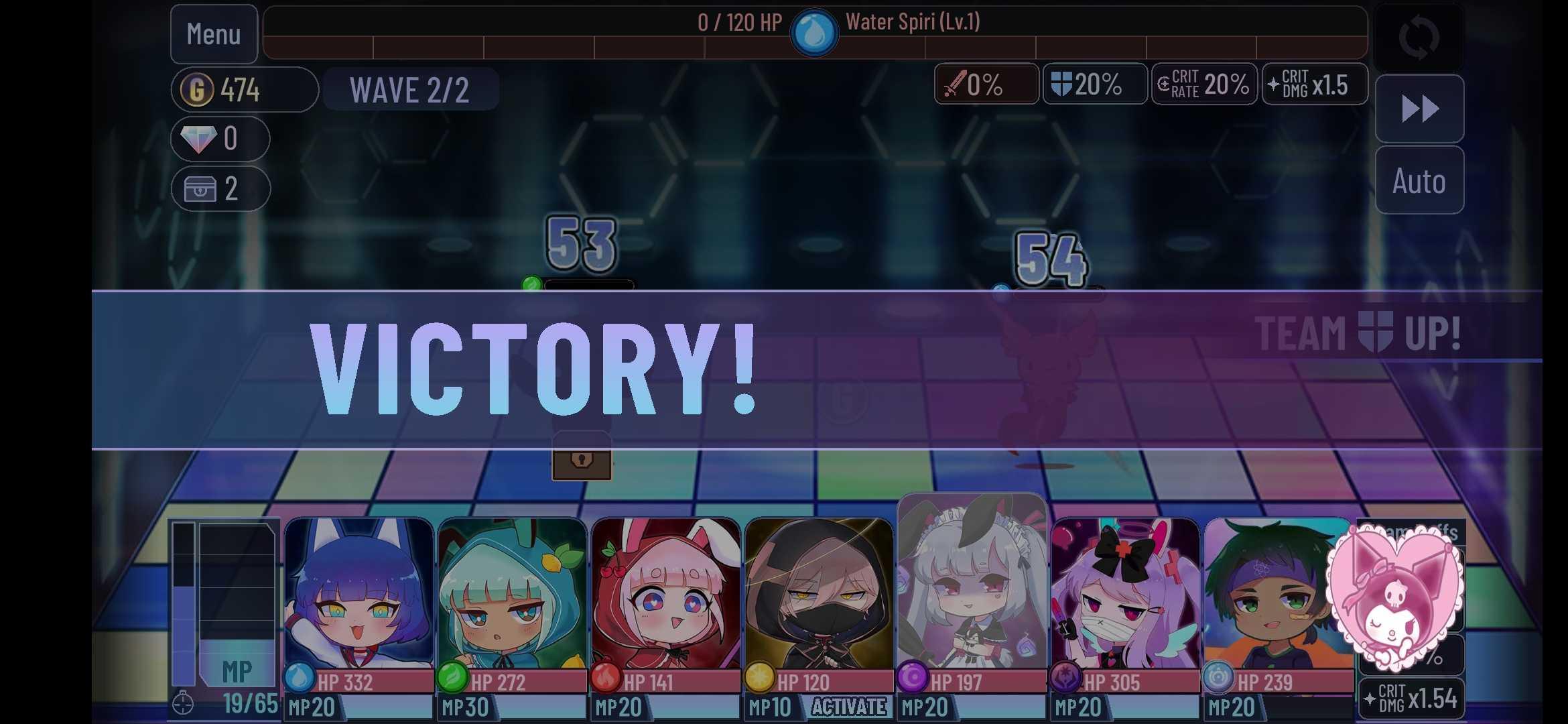Image resolution: width=1568 pixels, height=724 pixels.
Task: Open the CRIT DMG x1.5 stat badge
Action: 1314,84
